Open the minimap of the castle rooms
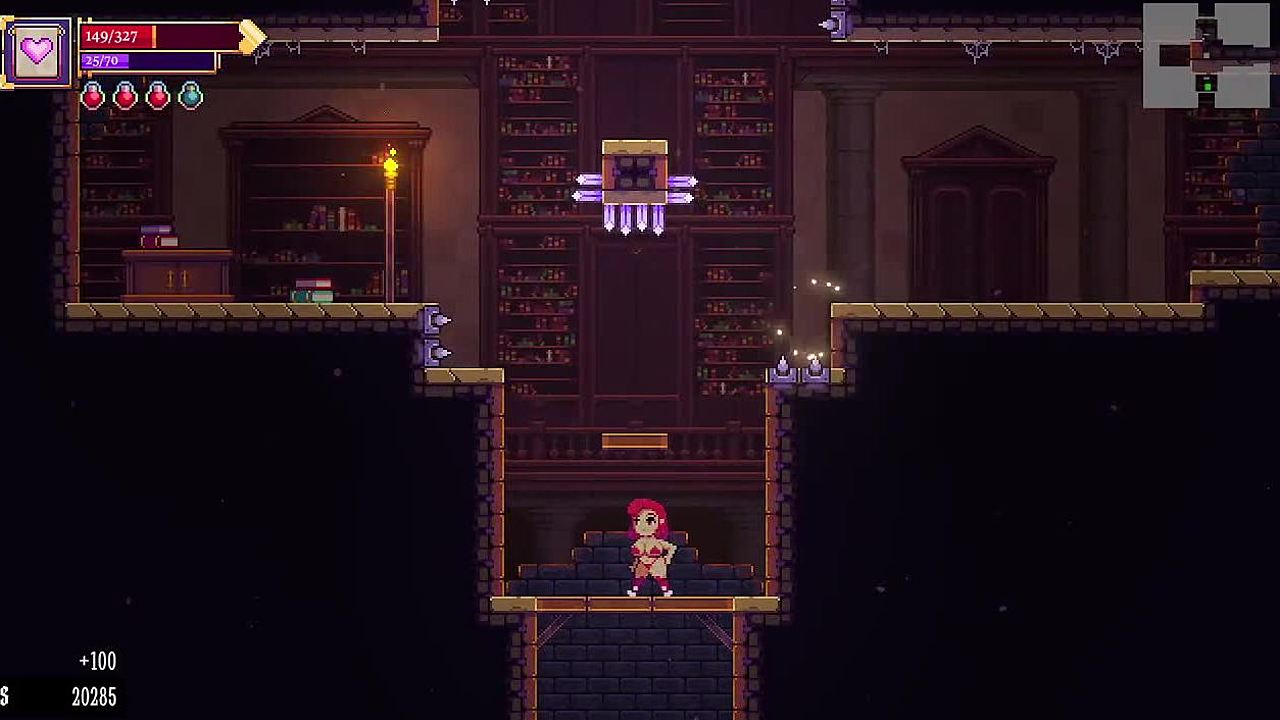 [1206, 56]
